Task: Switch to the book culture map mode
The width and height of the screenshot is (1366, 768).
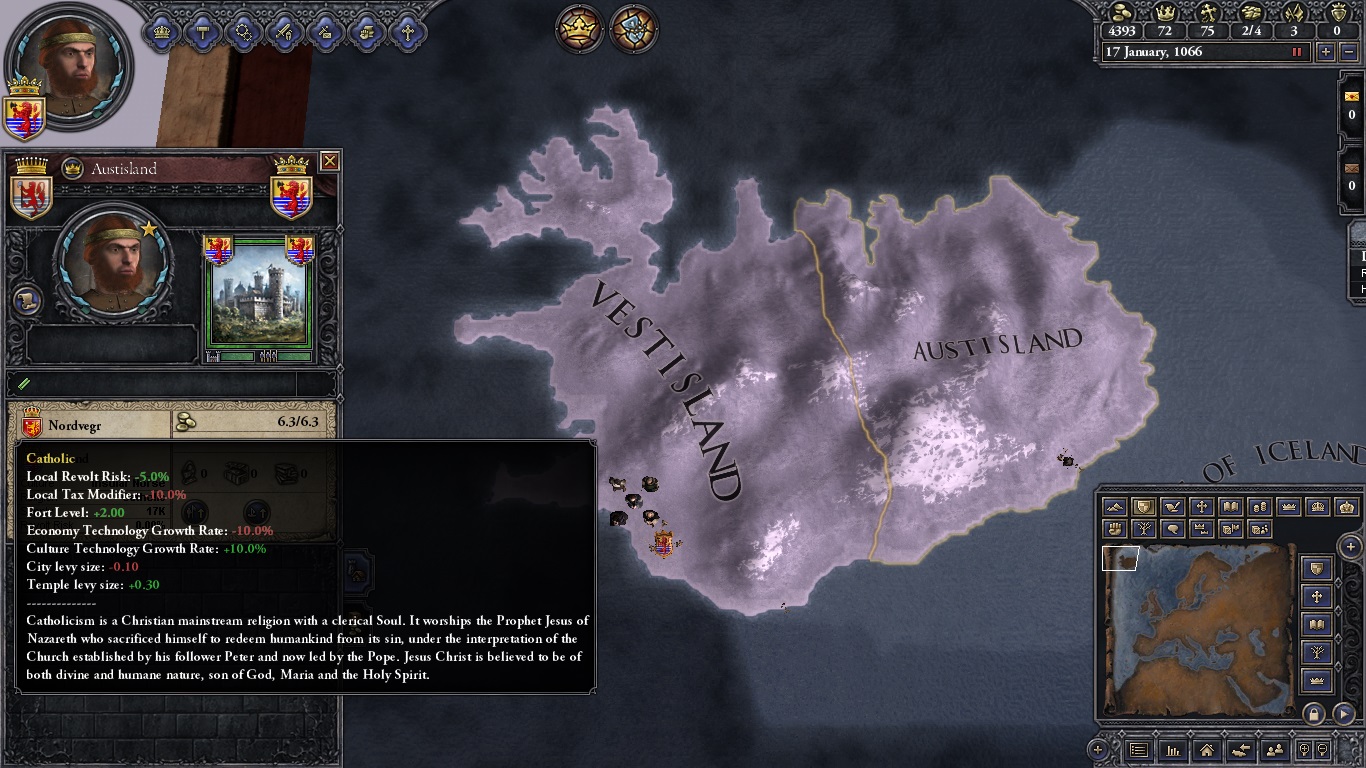Action: 1231,507
